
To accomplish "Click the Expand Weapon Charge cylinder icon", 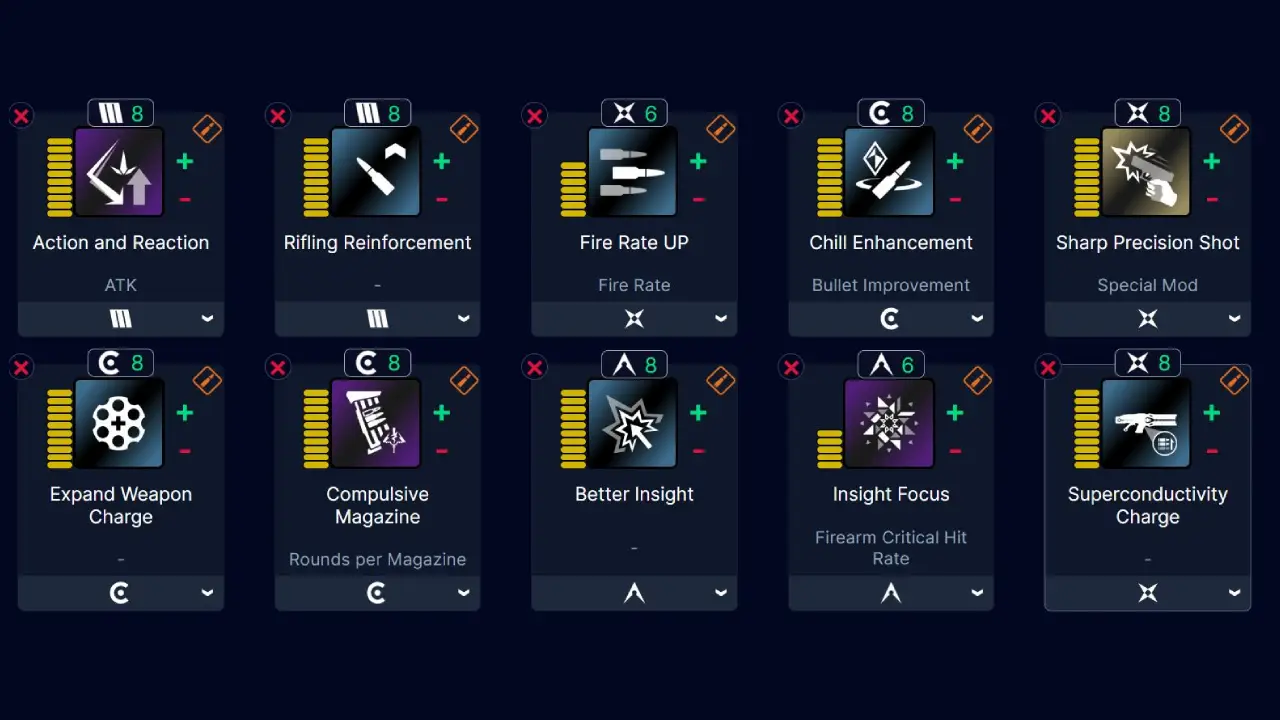I will (120, 423).
